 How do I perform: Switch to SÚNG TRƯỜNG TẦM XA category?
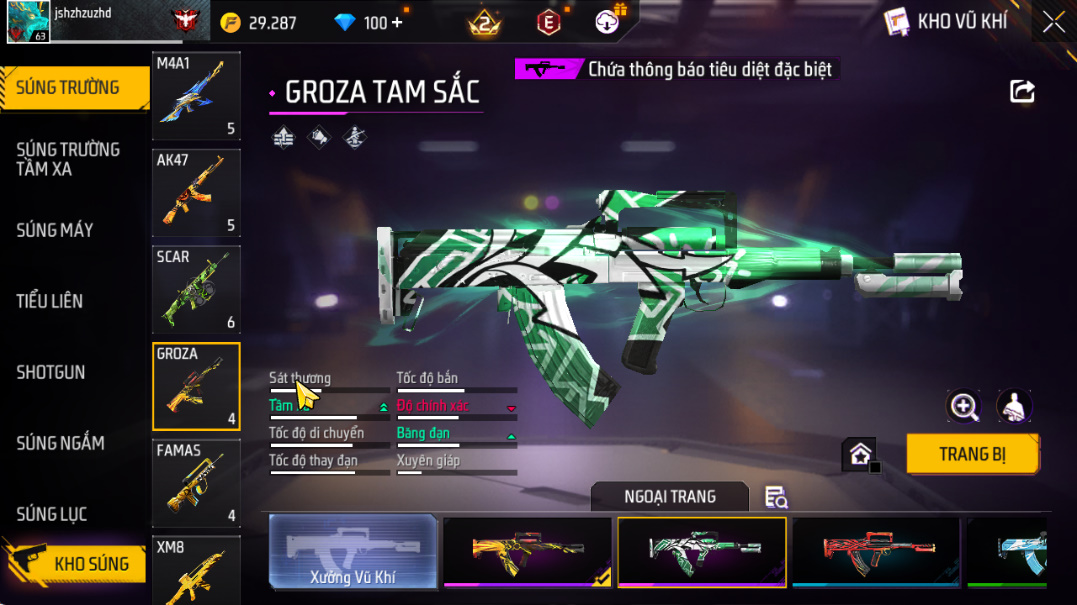point(68,159)
